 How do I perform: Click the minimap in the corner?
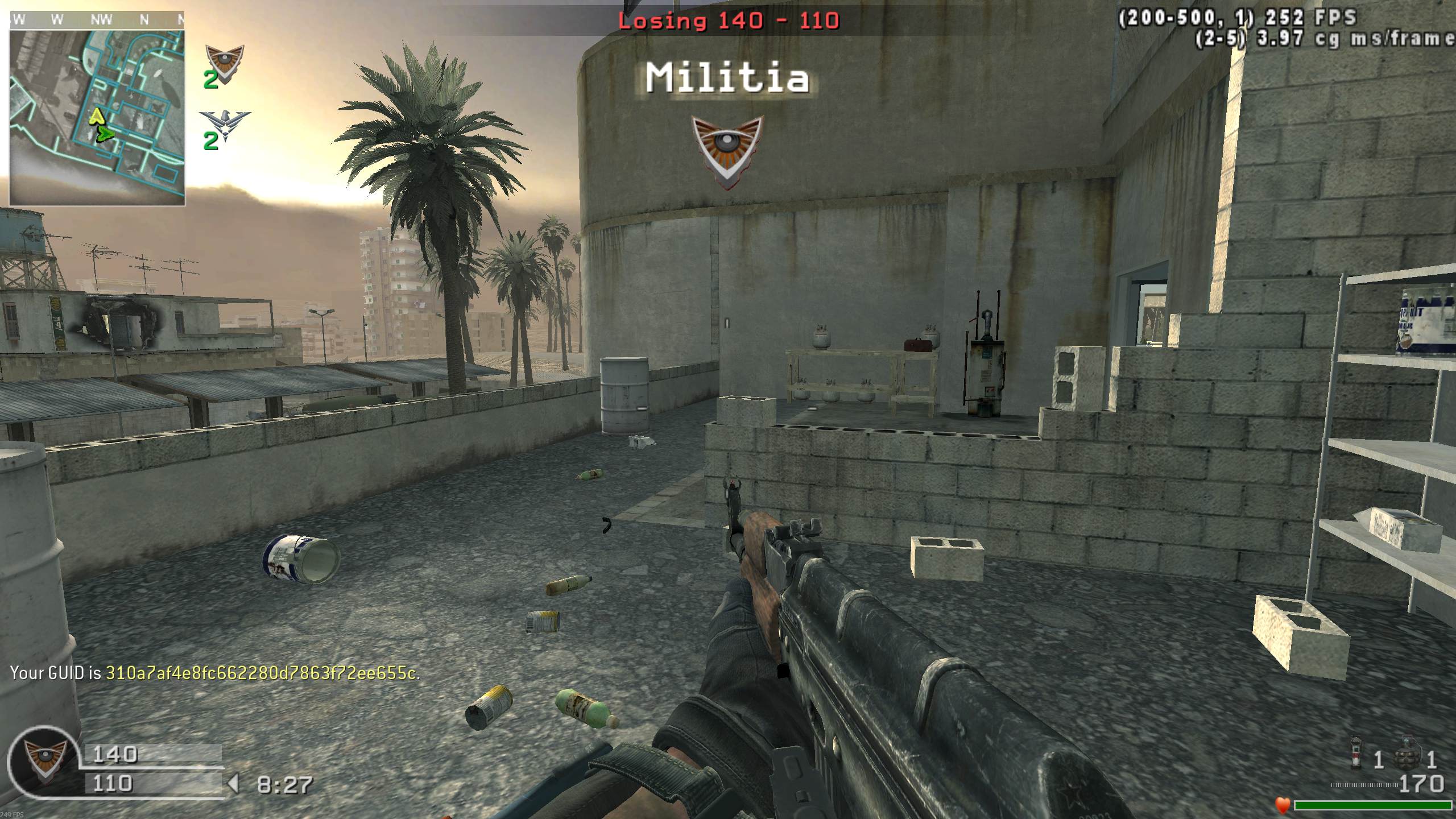click(x=97, y=117)
